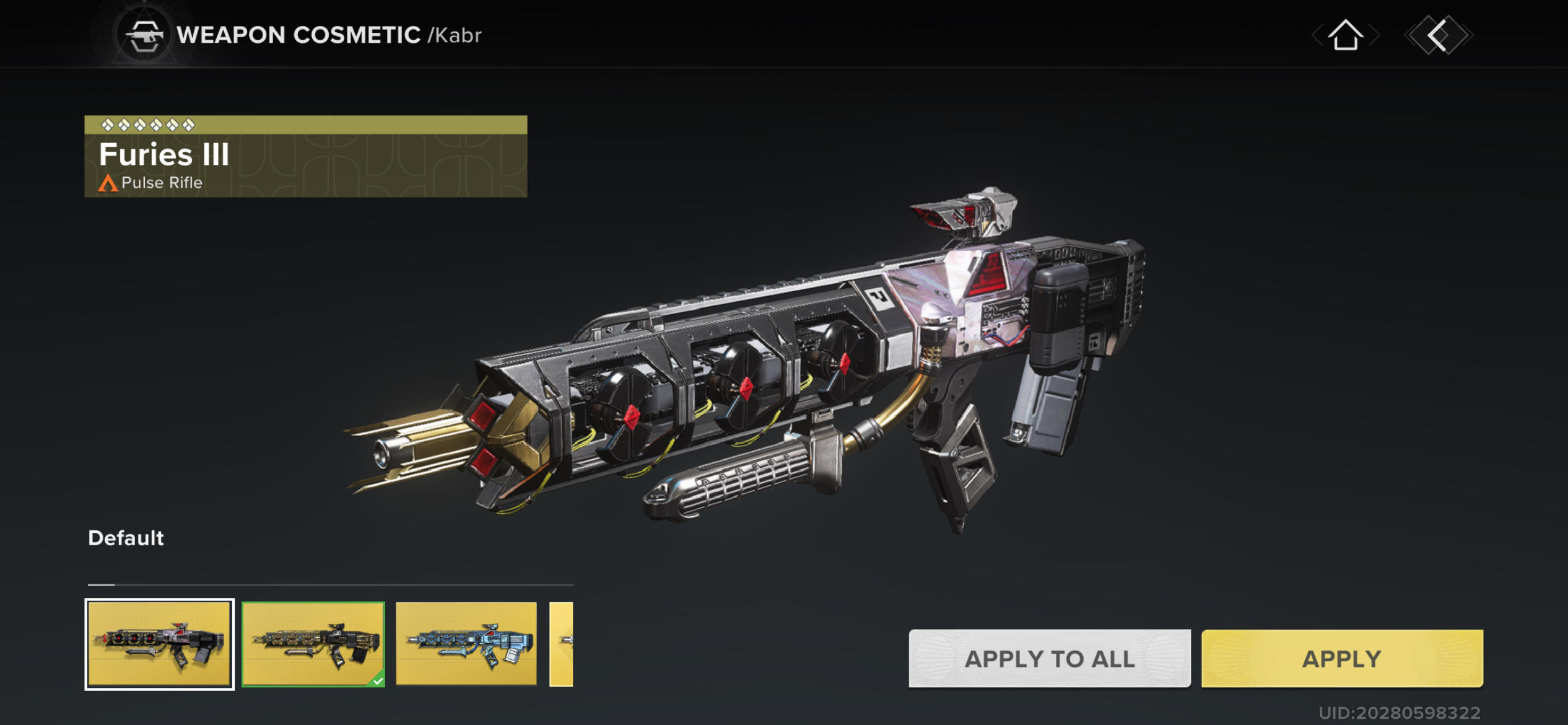Return to the previous screen

1438,35
